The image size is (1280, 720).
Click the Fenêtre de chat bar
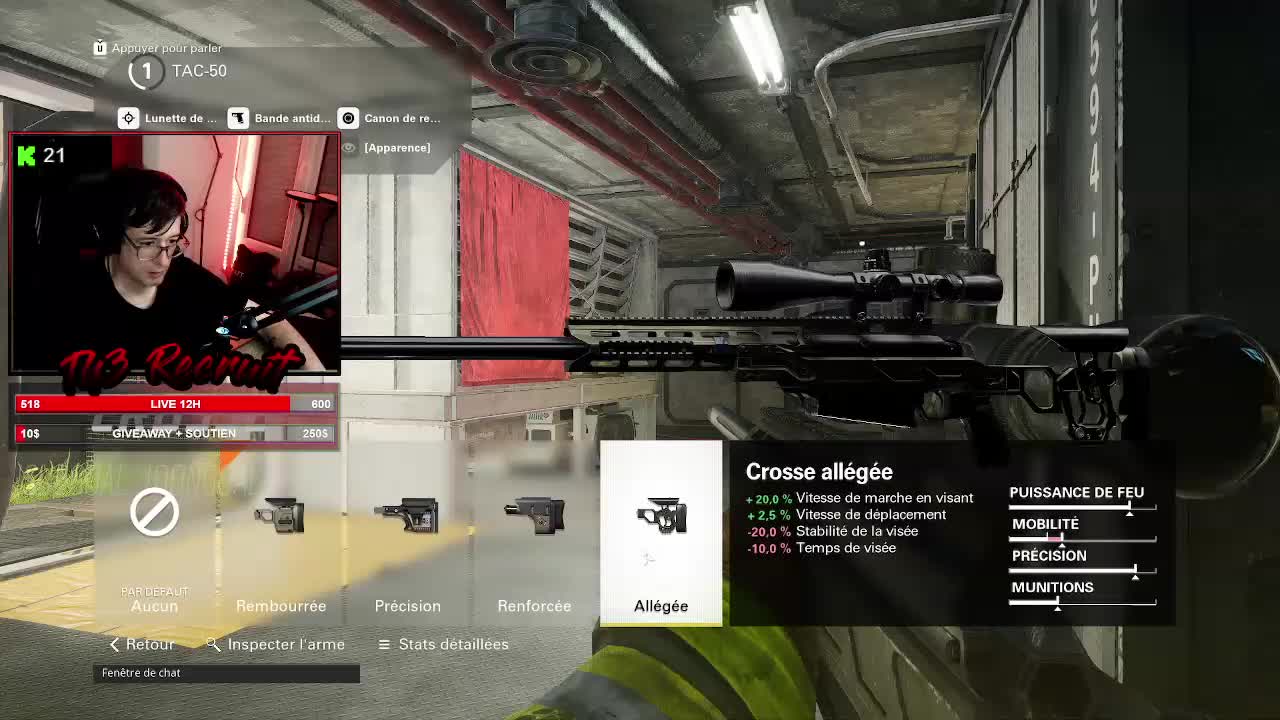(x=228, y=673)
